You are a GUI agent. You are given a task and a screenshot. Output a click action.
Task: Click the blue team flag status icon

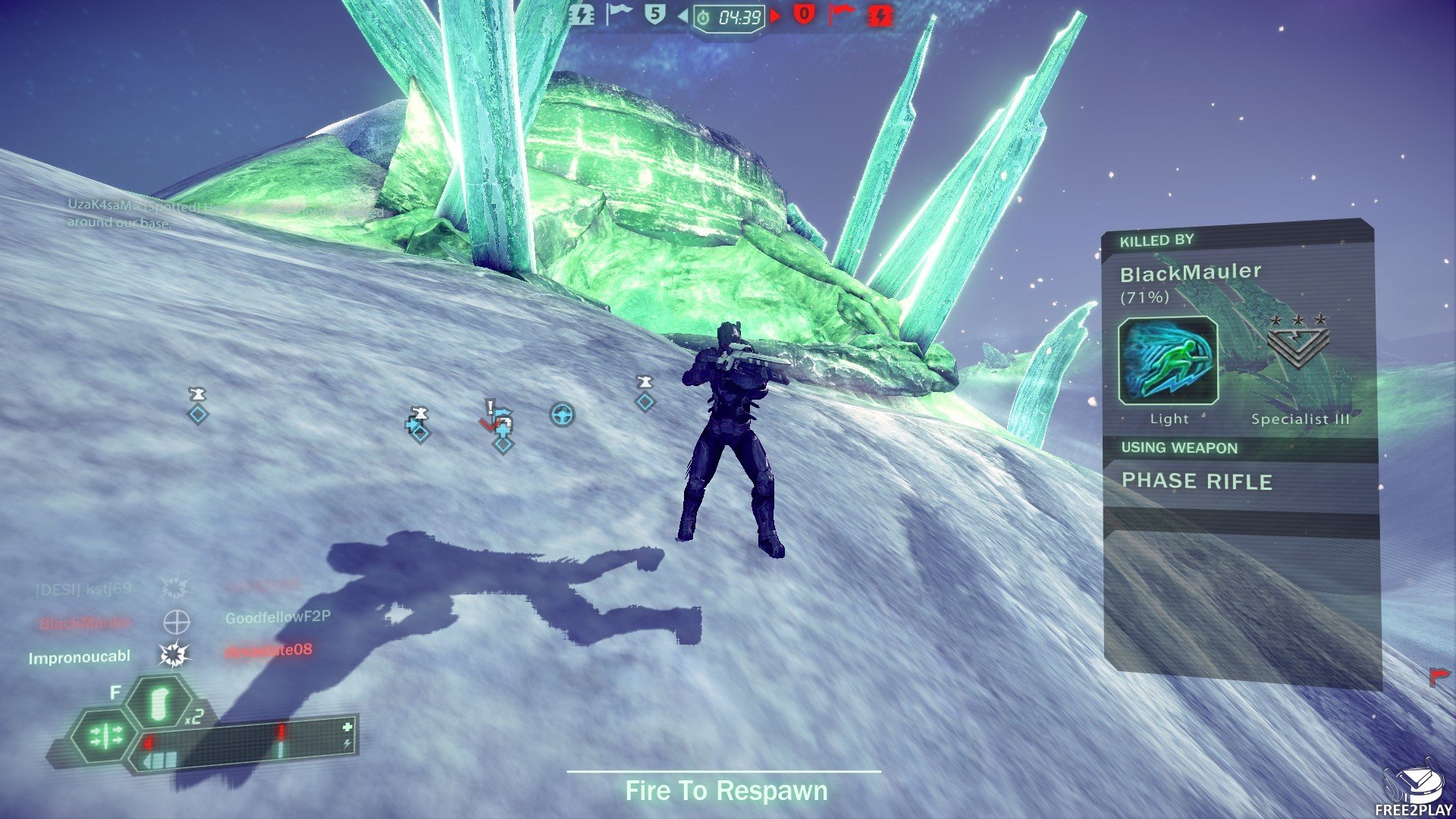tap(619, 14)
